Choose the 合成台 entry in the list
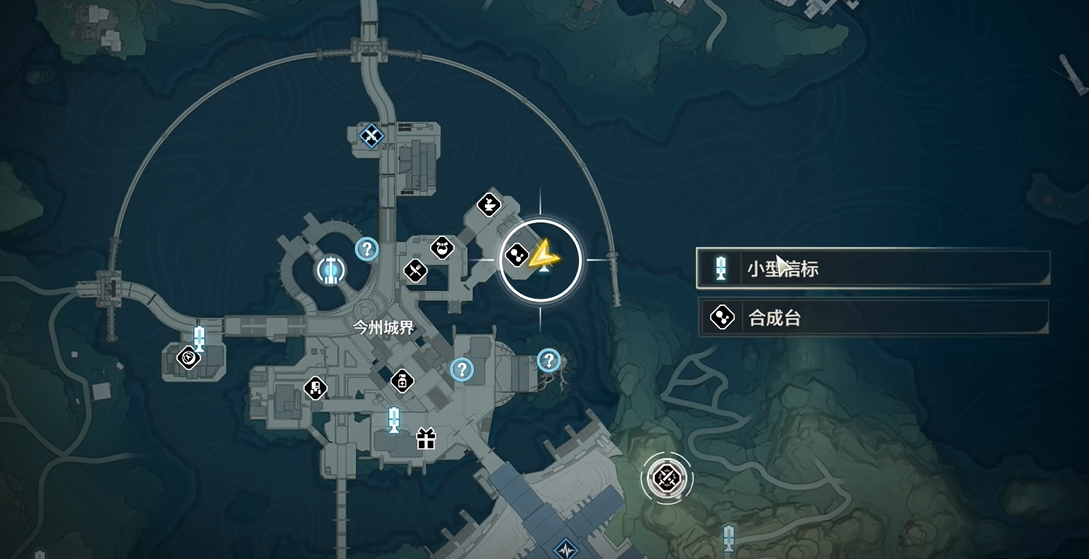 click(872, 319)
